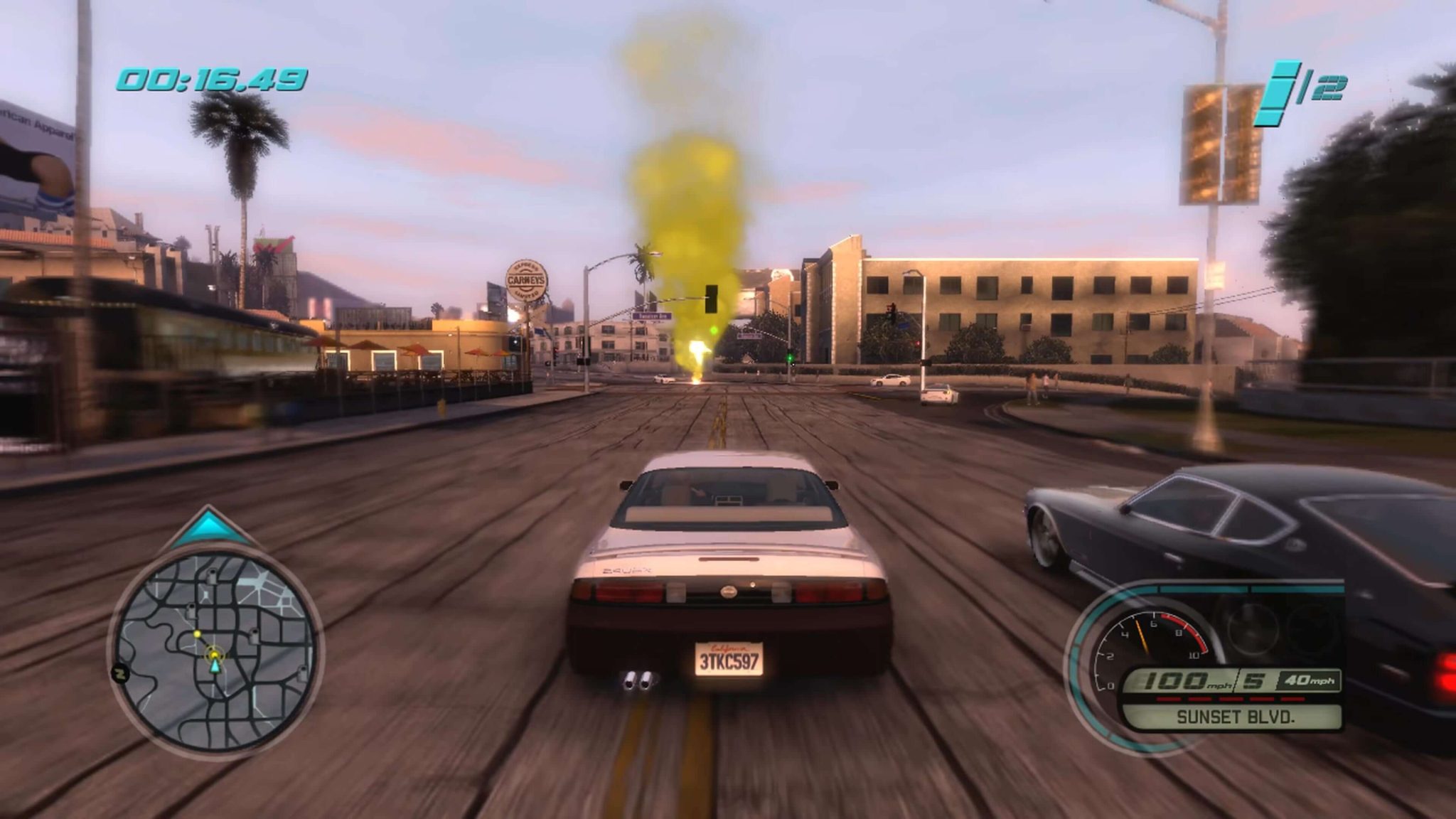Click the race timer showing 00:16.49
Viewport: 1456px width, 819px height.
[x=213, y=78]
